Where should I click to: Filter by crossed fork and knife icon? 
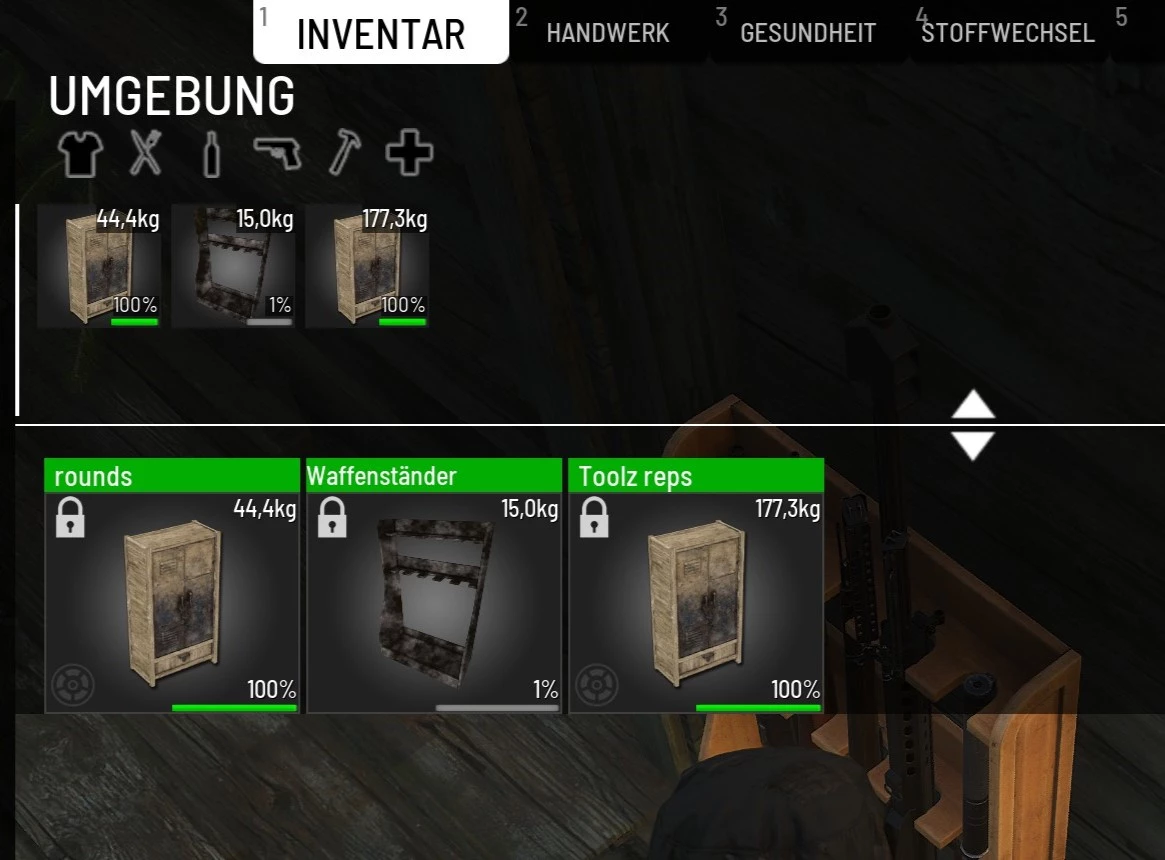[145, 154]
